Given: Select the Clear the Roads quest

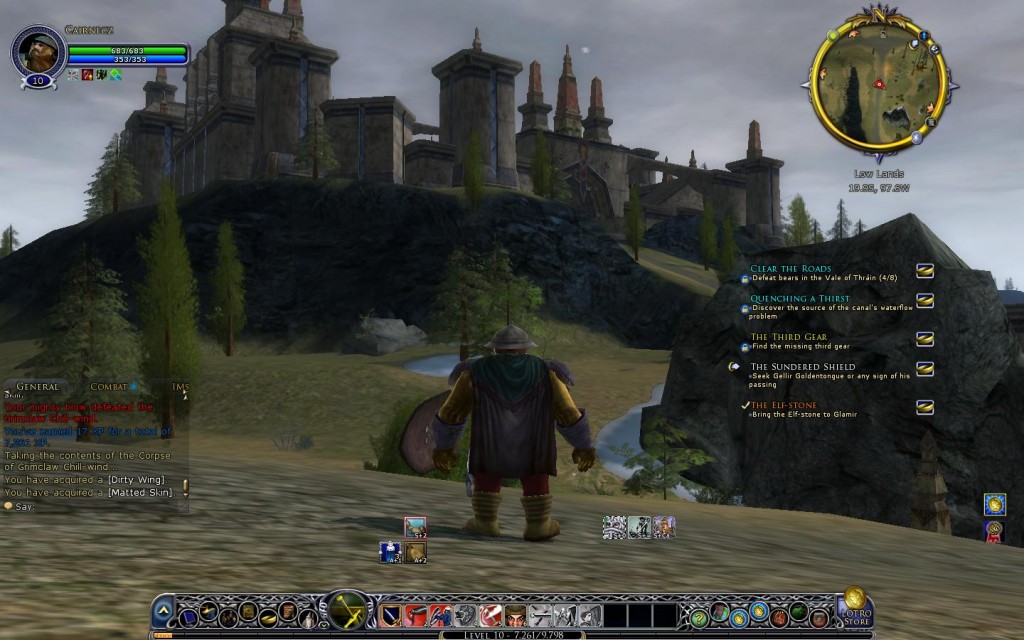Looking at the screenshot, I should (791, 269).
